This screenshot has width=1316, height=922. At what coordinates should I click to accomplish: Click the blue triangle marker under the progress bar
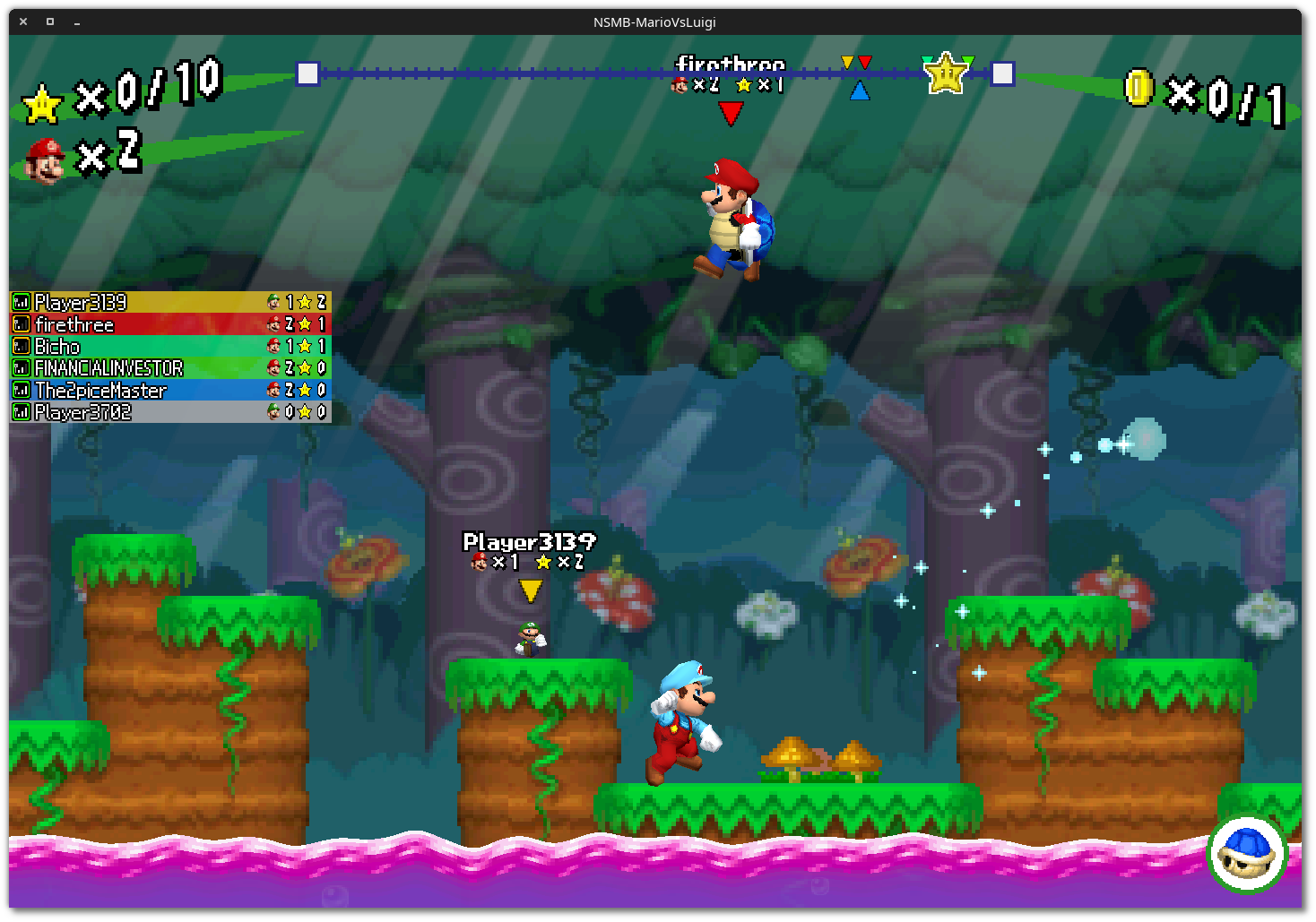click(x=861, y=90)
